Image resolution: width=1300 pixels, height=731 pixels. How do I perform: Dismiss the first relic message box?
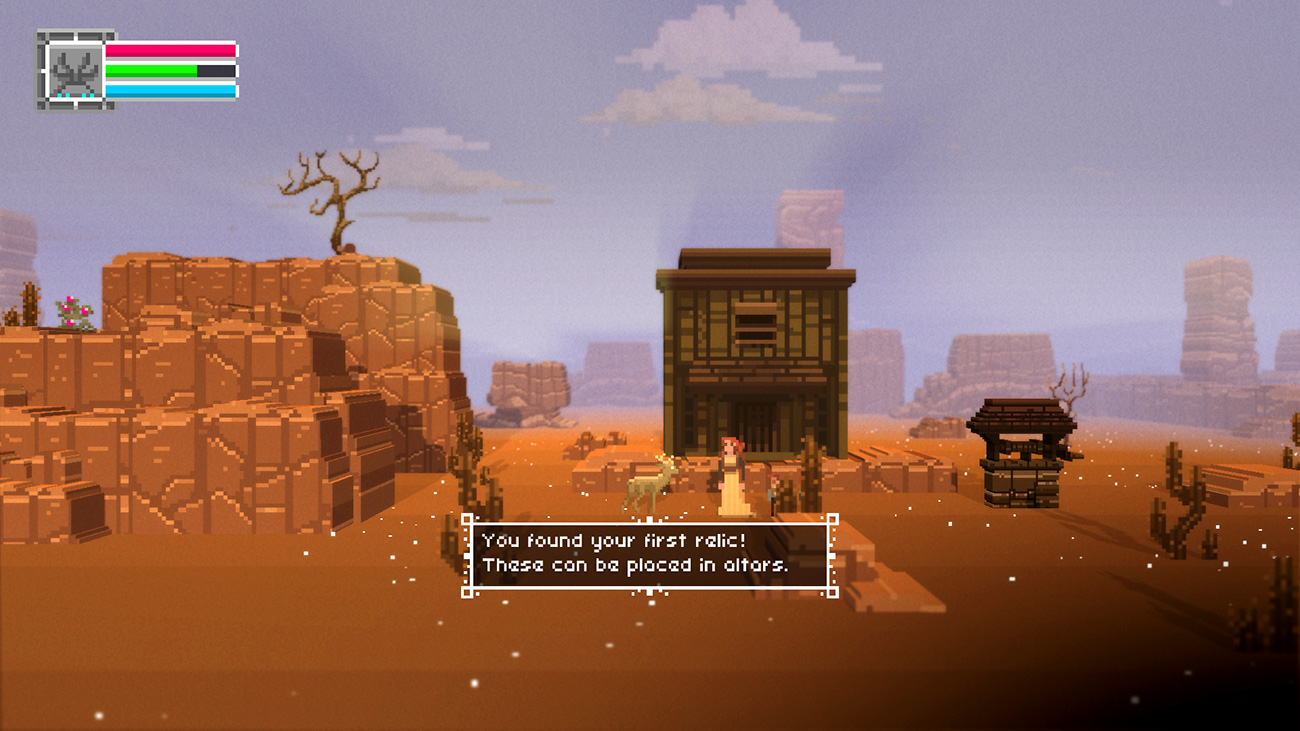(649, 555)
